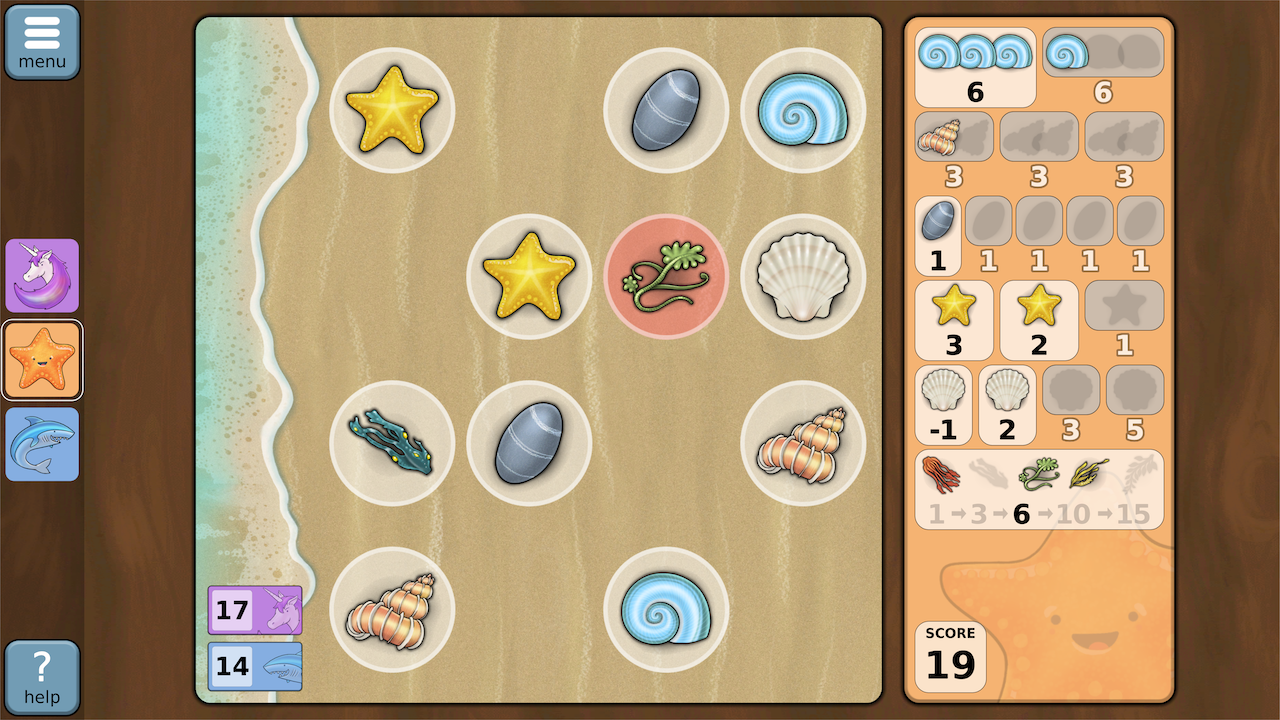Pick the white scallop shell tile
This screenshot has width=1280, height=720.
point(804,276)
